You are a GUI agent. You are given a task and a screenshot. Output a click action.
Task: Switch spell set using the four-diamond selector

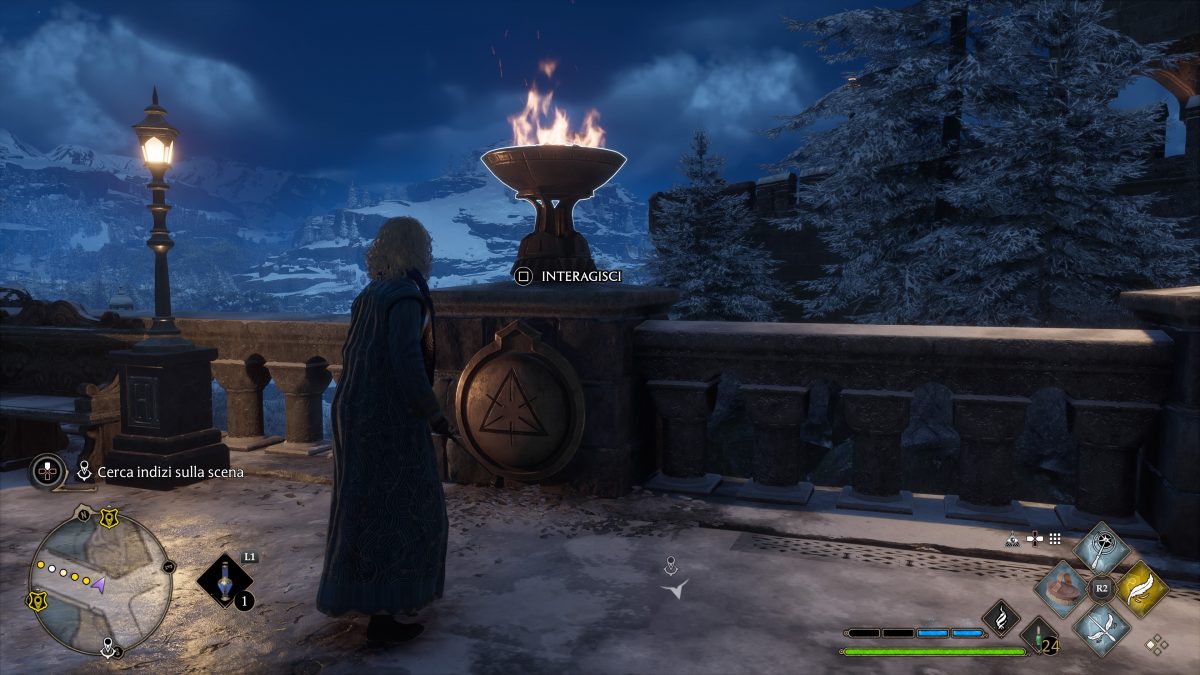1157,644
